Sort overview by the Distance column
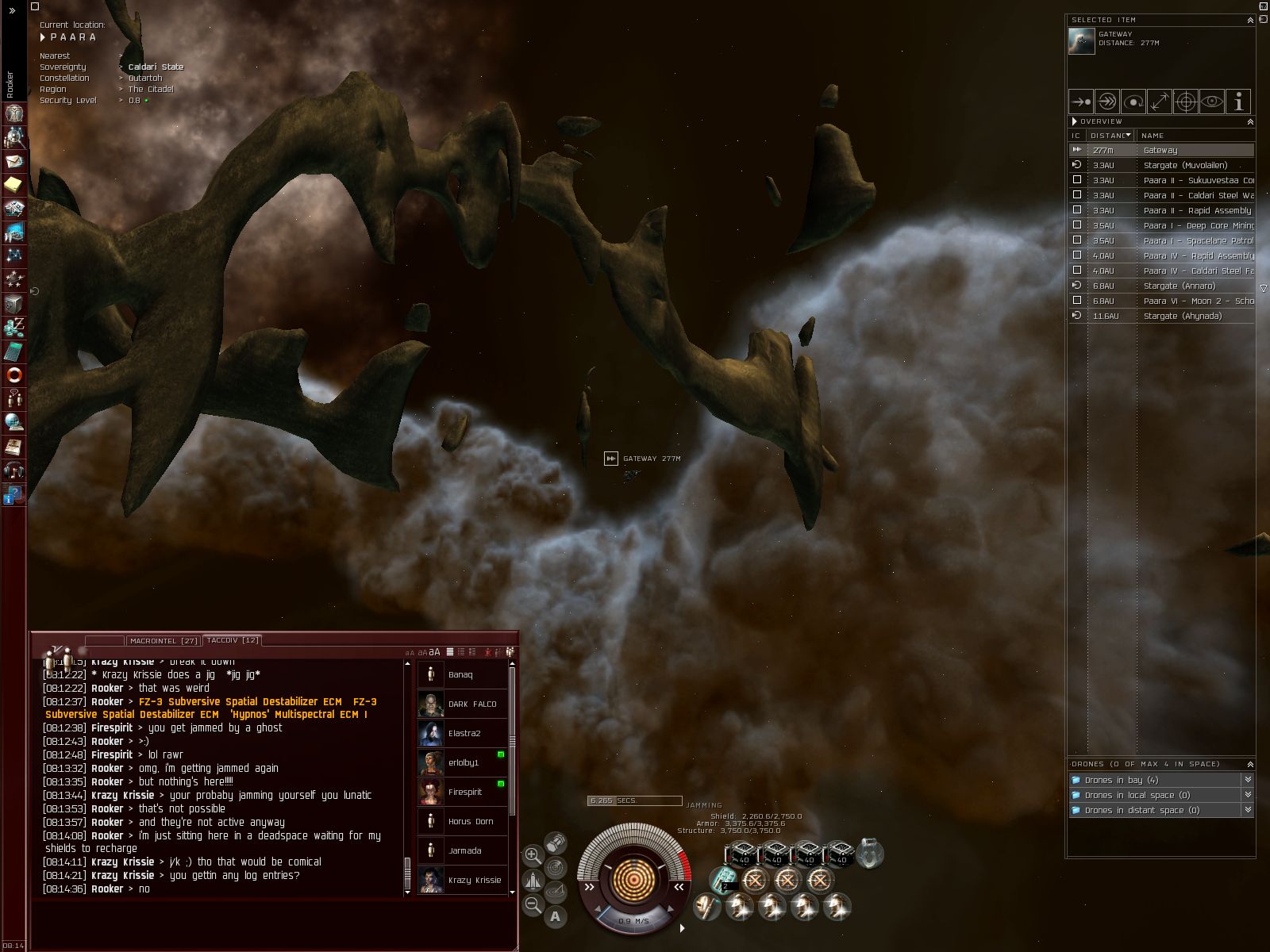This screenshot has width=1270, height=952. point(1110,135)
